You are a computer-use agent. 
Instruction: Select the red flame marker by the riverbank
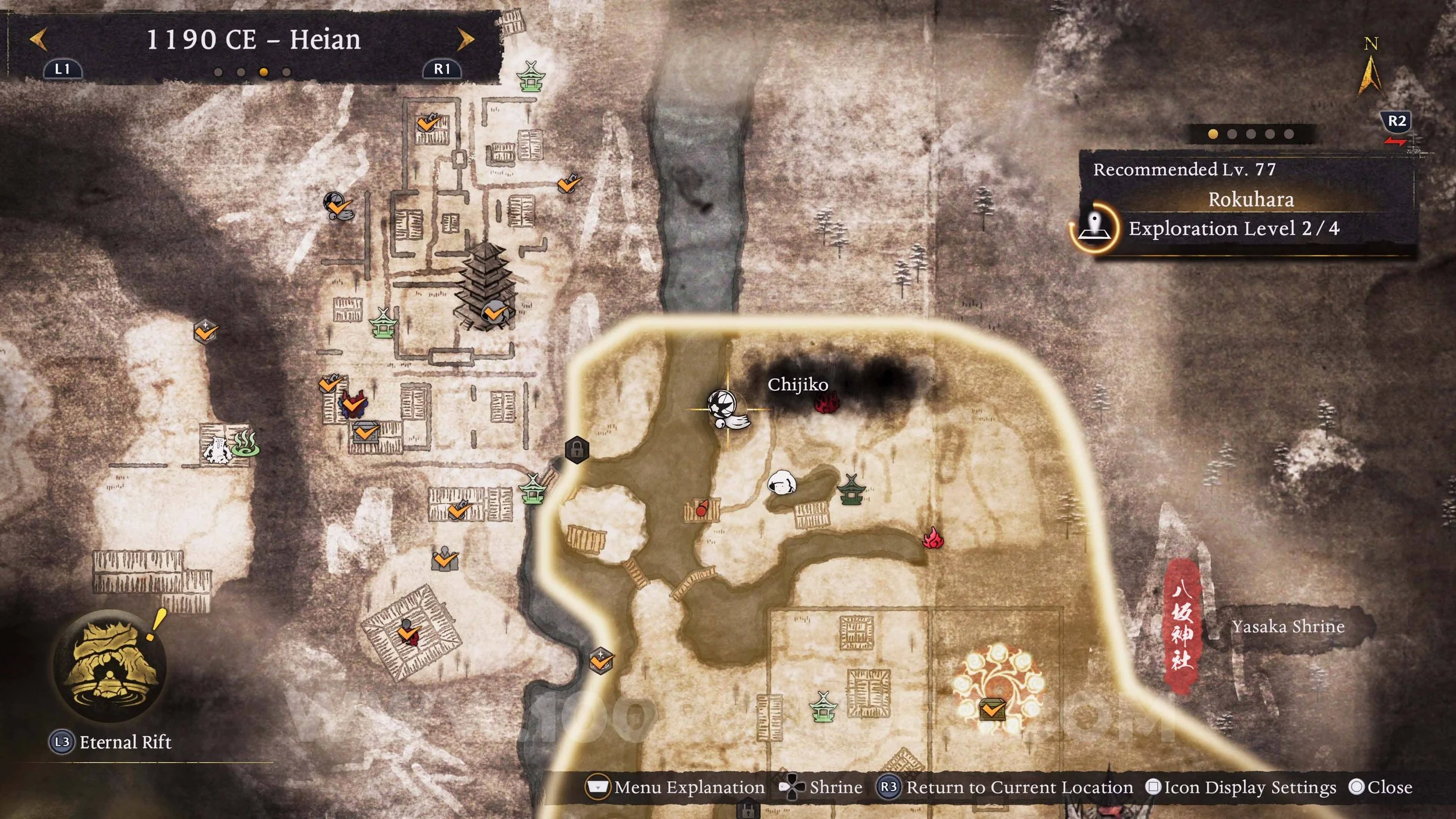click(x=933, y=538)
